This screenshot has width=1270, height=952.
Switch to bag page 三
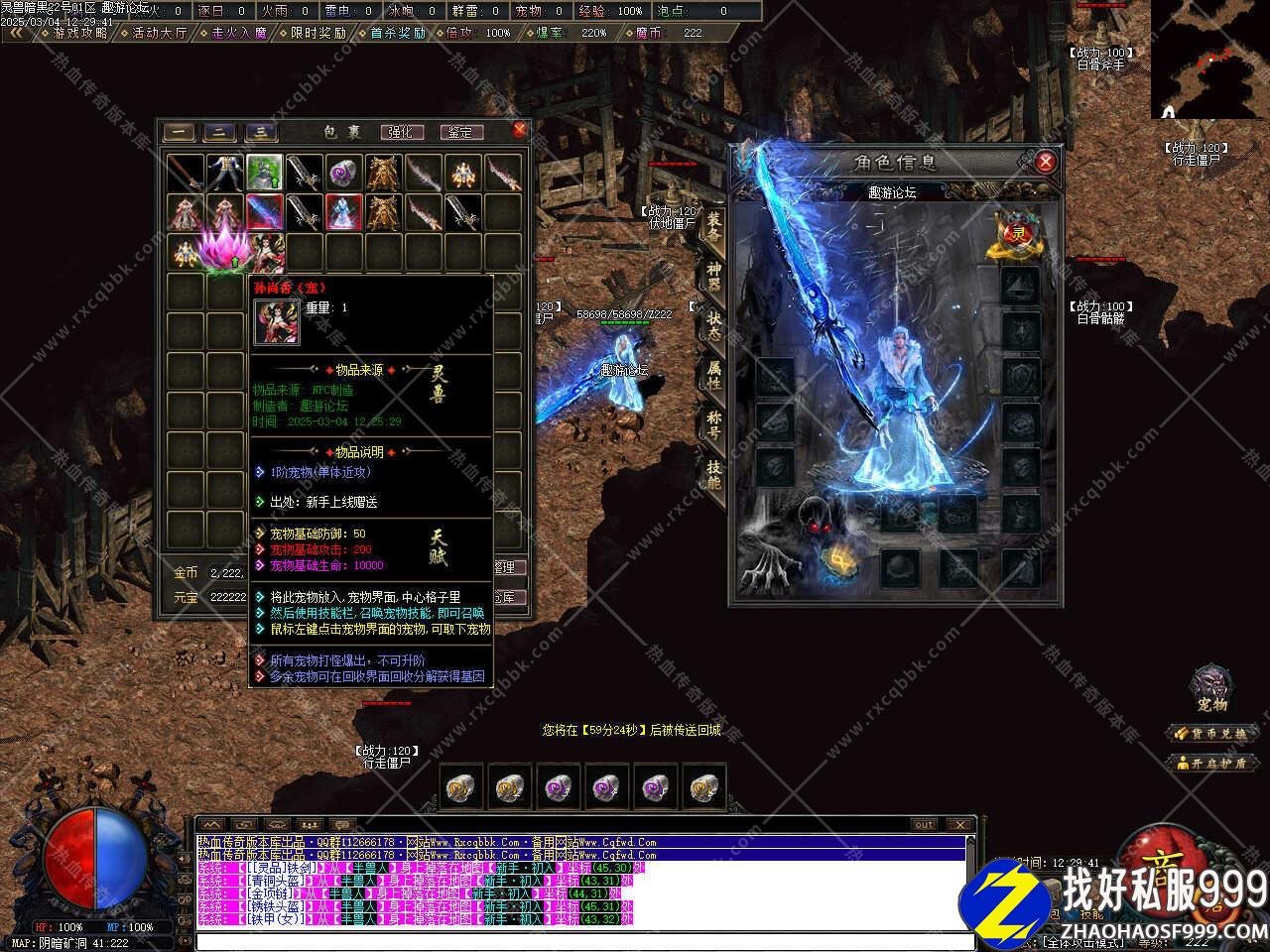[x=260, y=132]
